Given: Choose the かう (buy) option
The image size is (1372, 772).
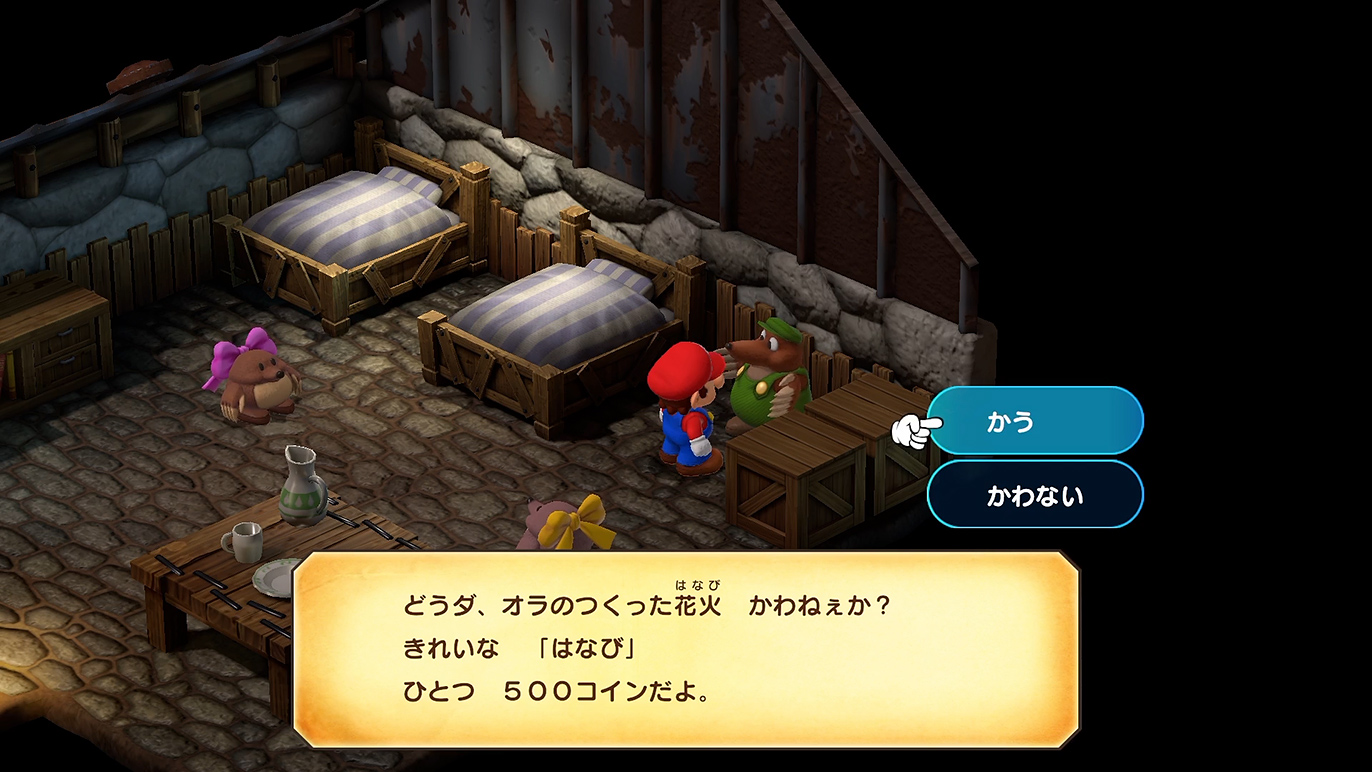Looking at the screenshot, I should click(1035, 421).
